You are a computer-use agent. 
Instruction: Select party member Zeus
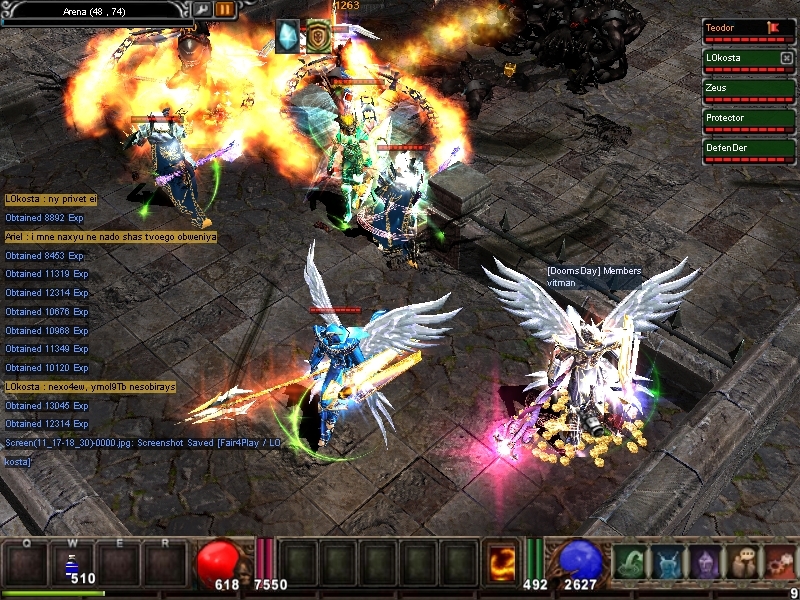coord(749,90)
